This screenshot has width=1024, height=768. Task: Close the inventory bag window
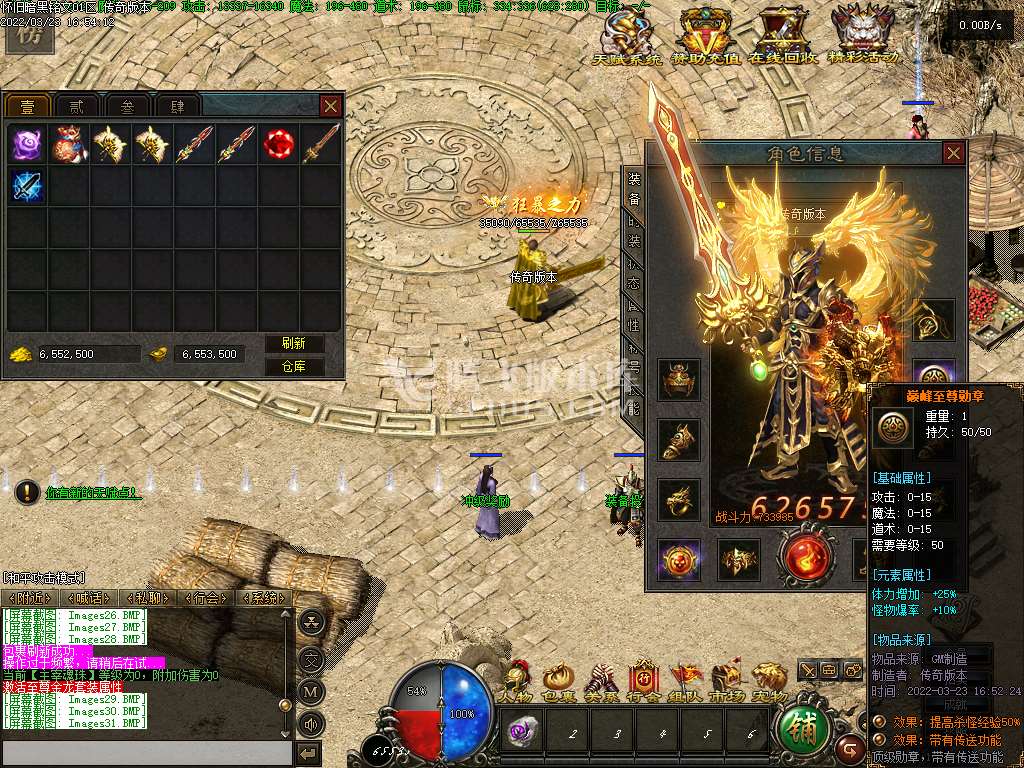[x=331, y=105]
